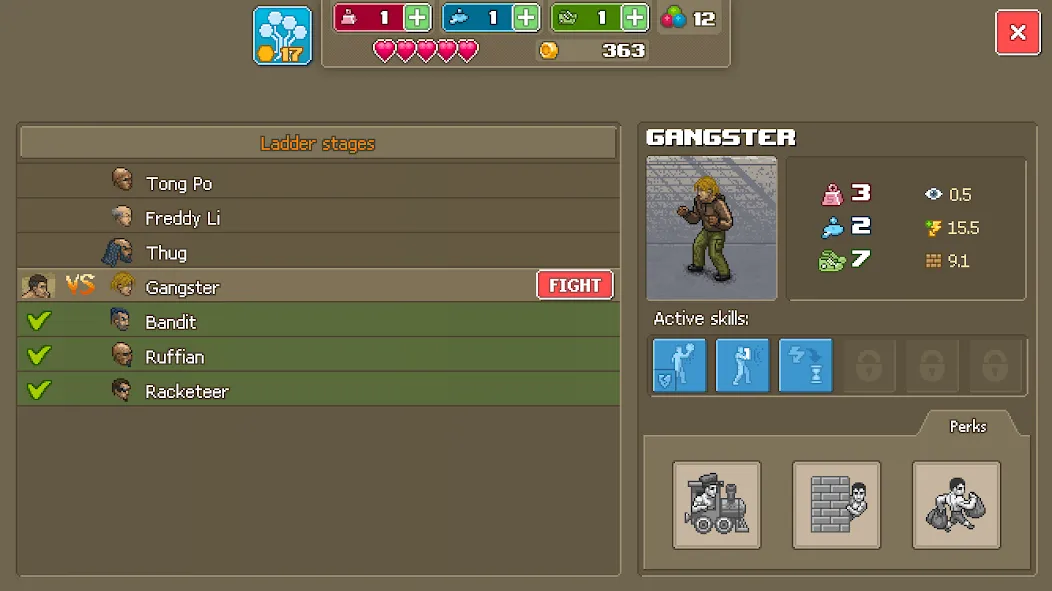The image size is (1052, 591).
Task: Open the skill tree icon showing 17
Action: coord(282,36)
